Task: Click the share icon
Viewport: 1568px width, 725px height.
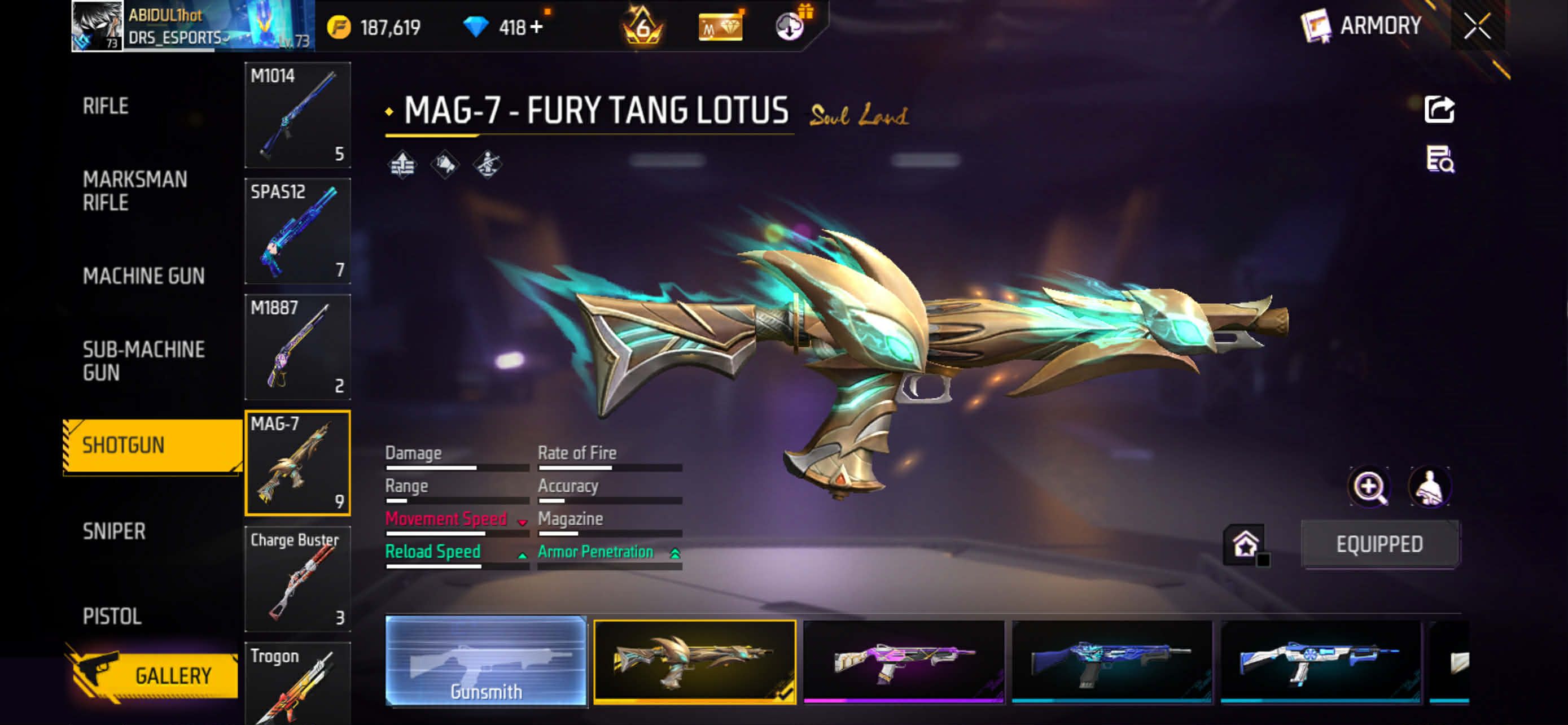Action: click(1439, 110)
